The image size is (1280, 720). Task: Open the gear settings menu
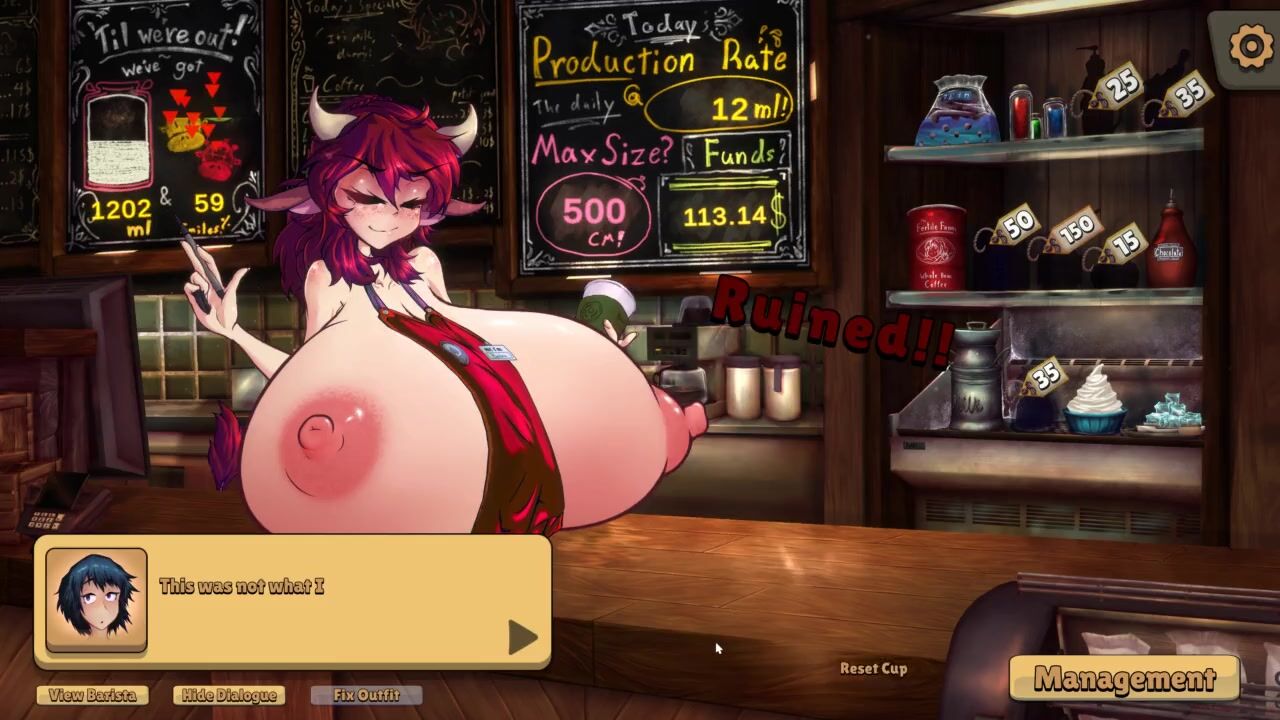tap(1250, 47)
